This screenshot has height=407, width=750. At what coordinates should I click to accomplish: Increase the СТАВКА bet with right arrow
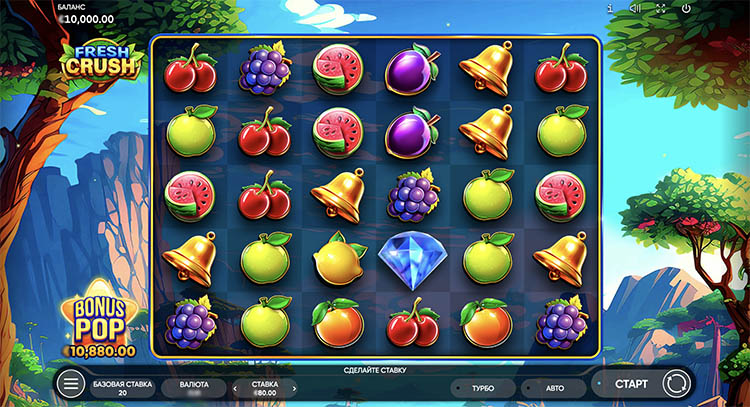click(295, 388)
